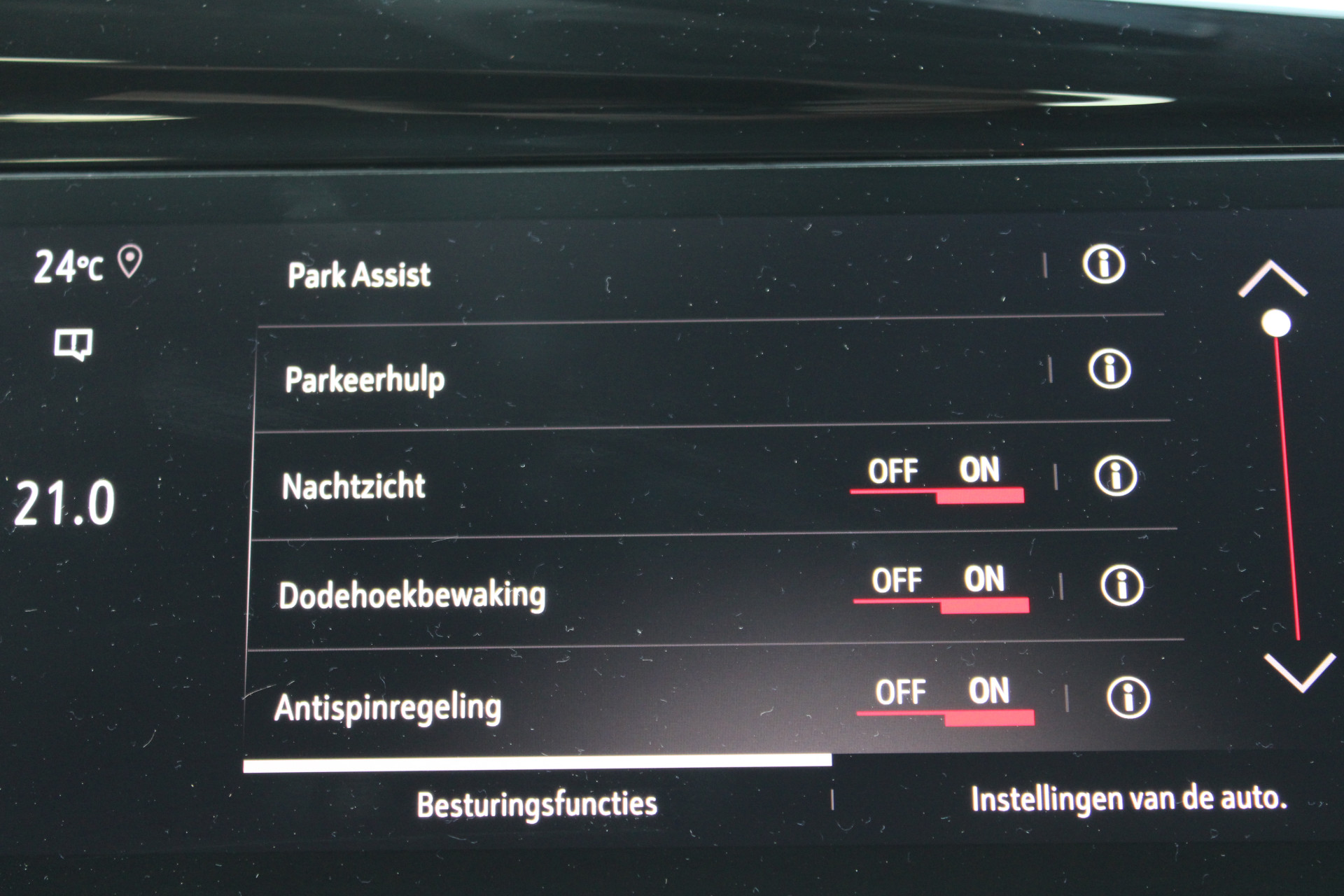Open the Parkeerhulp info icon

1109,369
